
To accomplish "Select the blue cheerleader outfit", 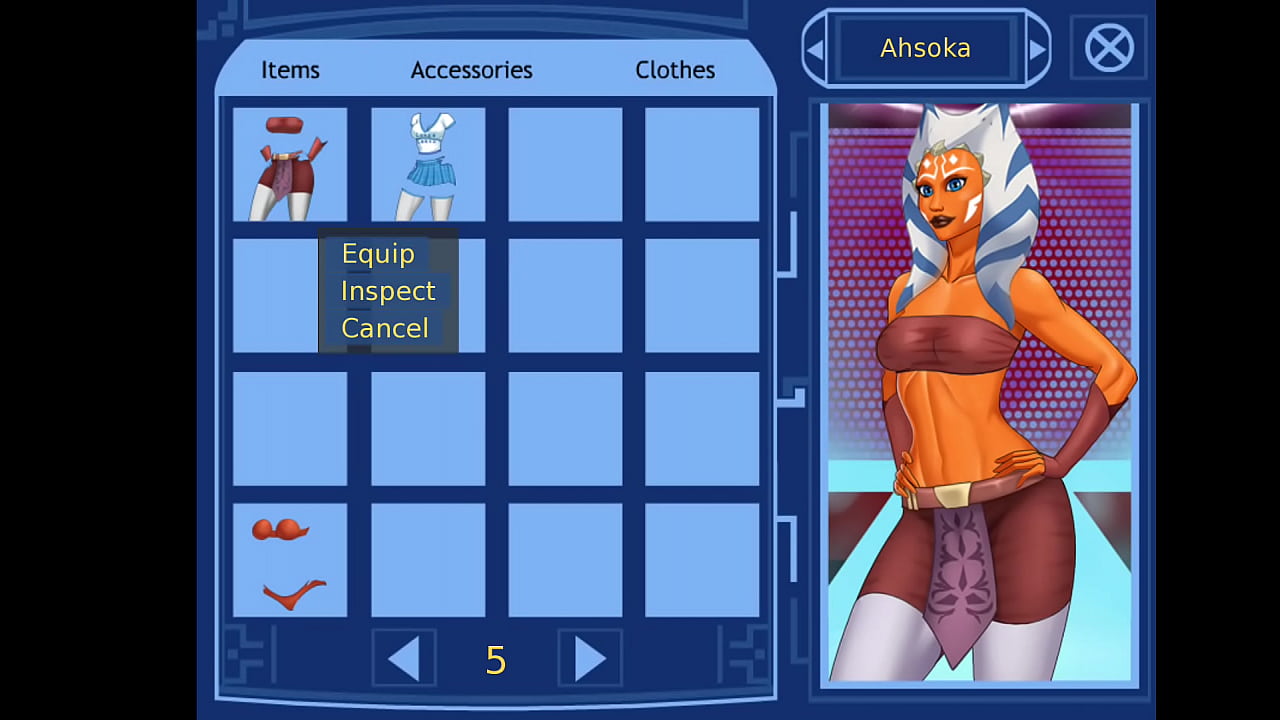I will (427, 165).
